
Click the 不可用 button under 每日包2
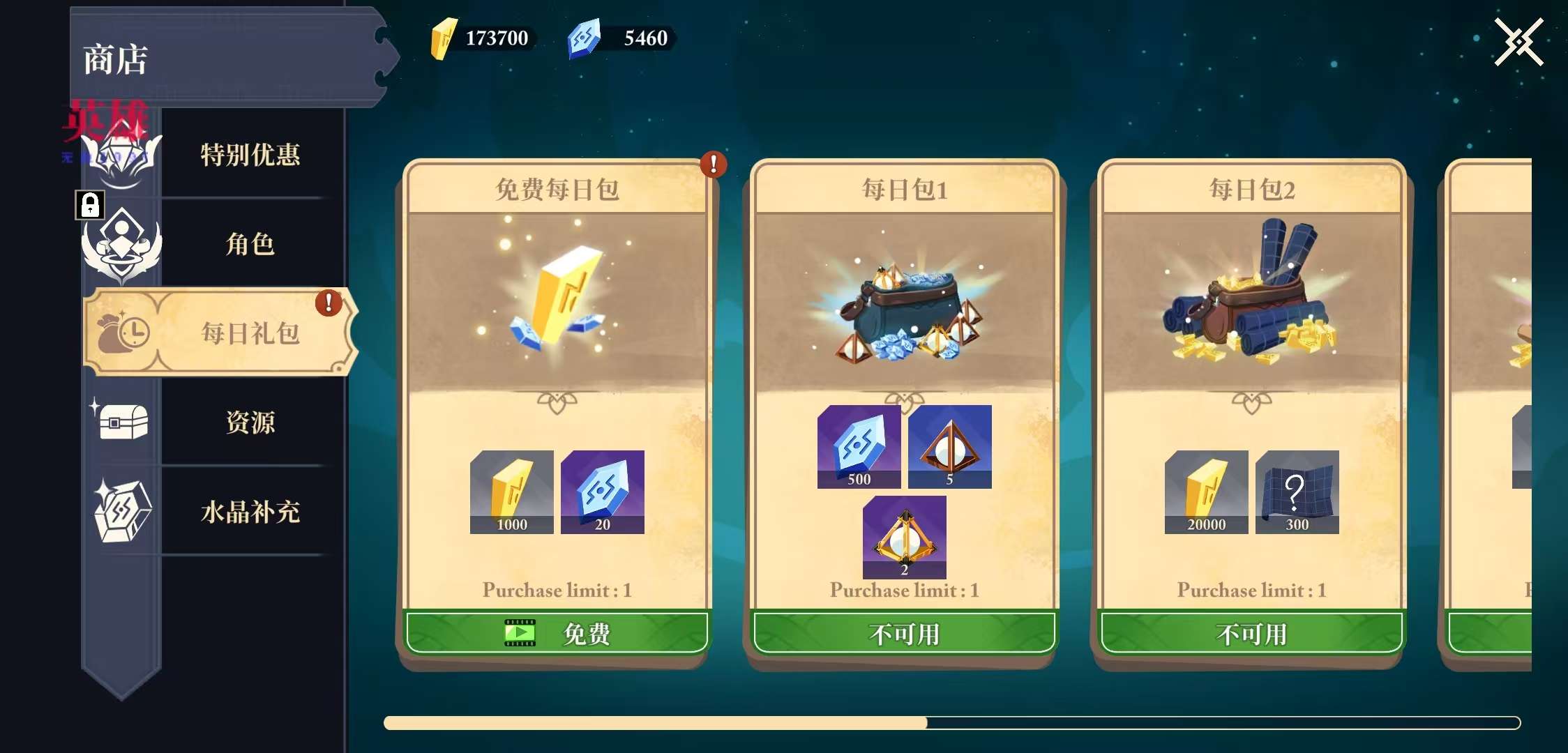click(x=1251, y=633)
